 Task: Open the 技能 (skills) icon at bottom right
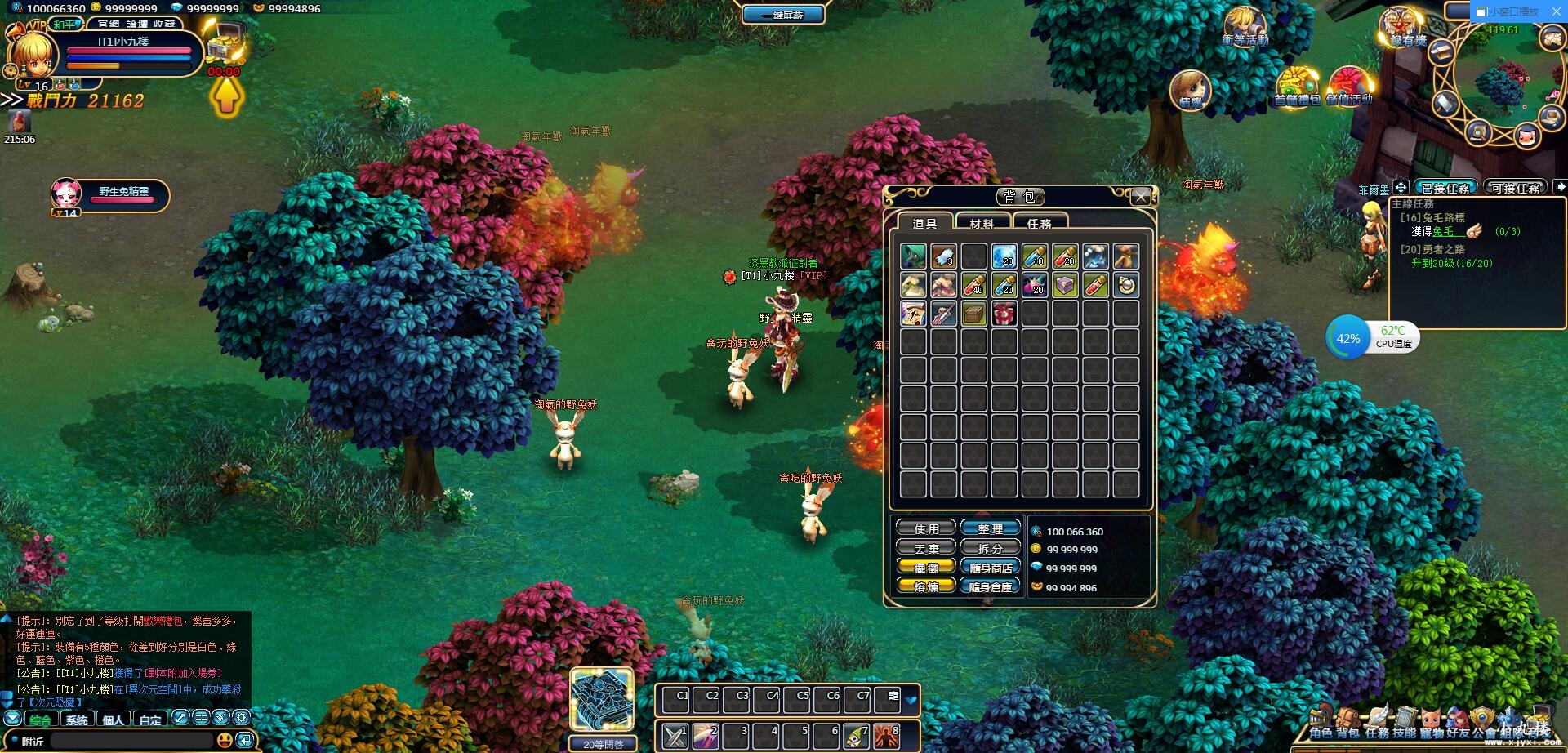pyautogui.click(x=1405, y=717)
